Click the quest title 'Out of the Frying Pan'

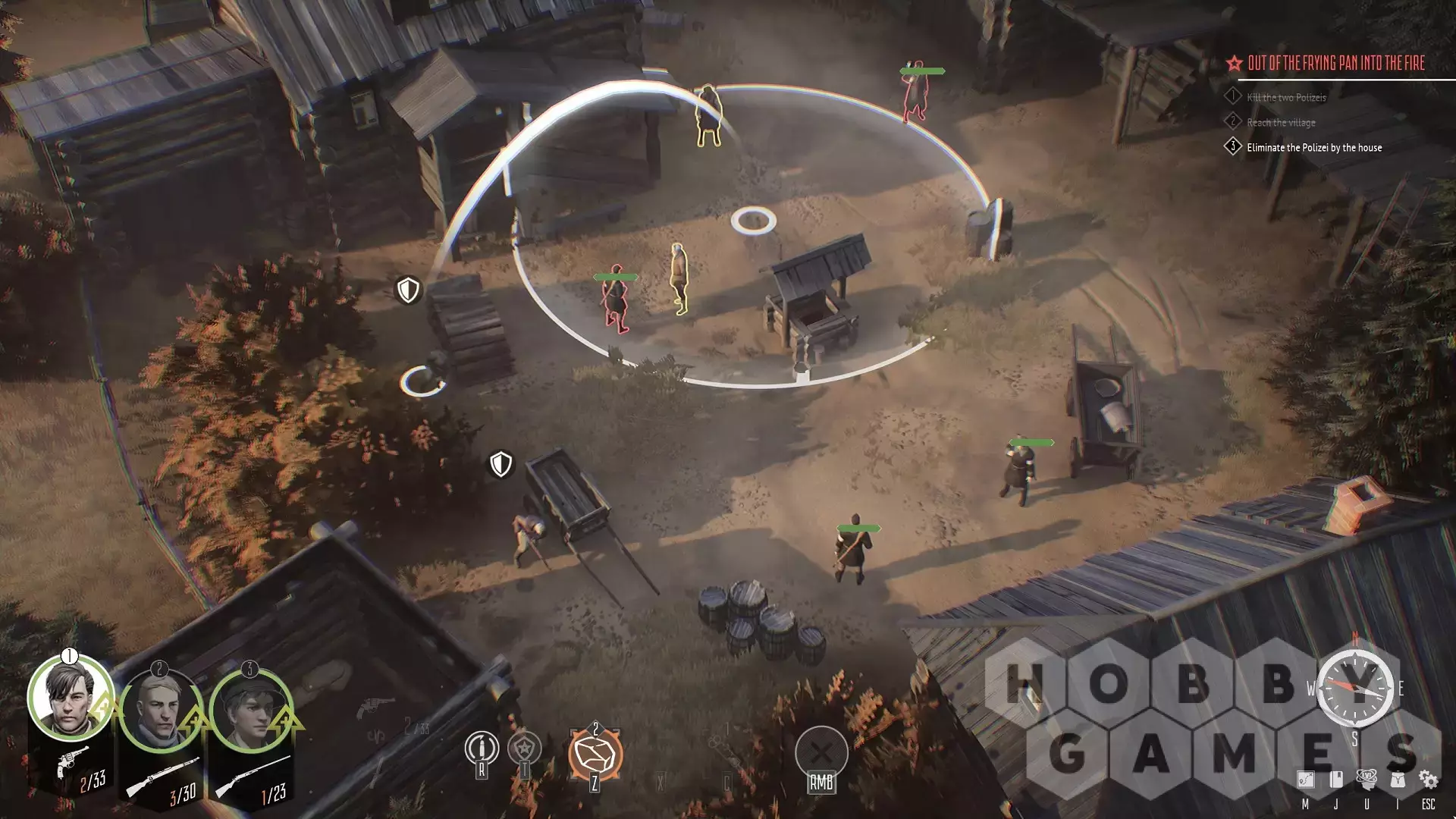tap(1335, 64)
